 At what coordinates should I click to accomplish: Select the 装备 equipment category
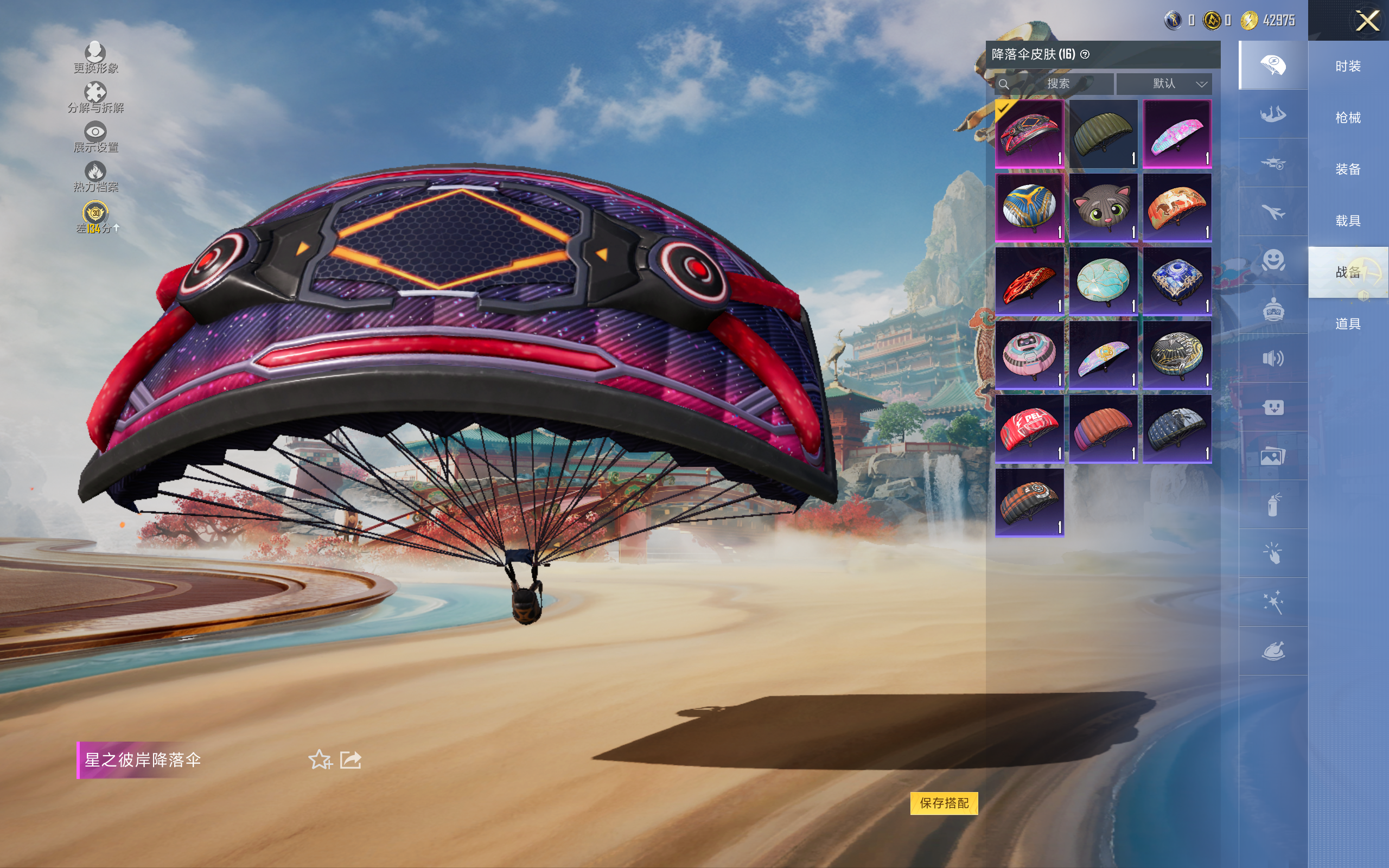[1348, 169]
